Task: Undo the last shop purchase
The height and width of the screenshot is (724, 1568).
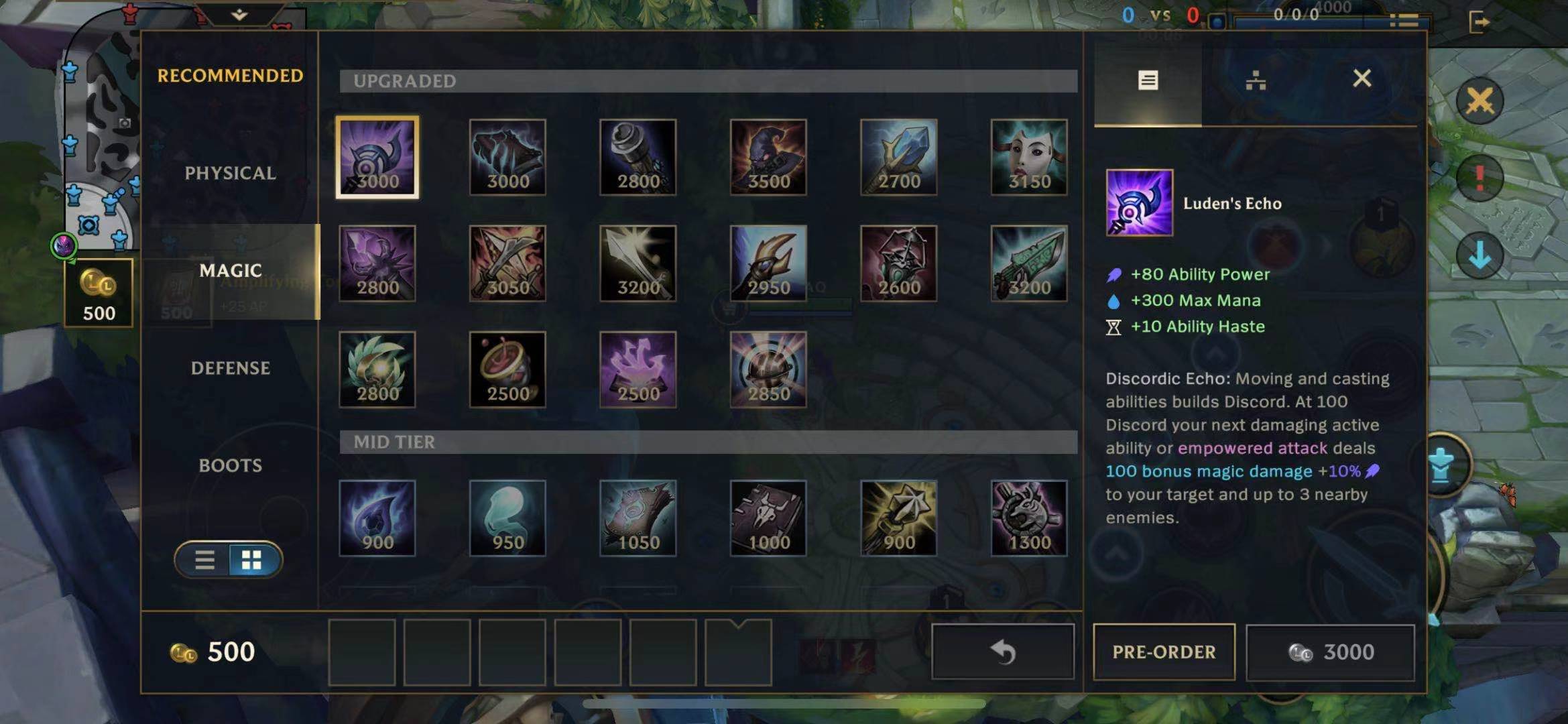Action: click(x=1003, y=652)
